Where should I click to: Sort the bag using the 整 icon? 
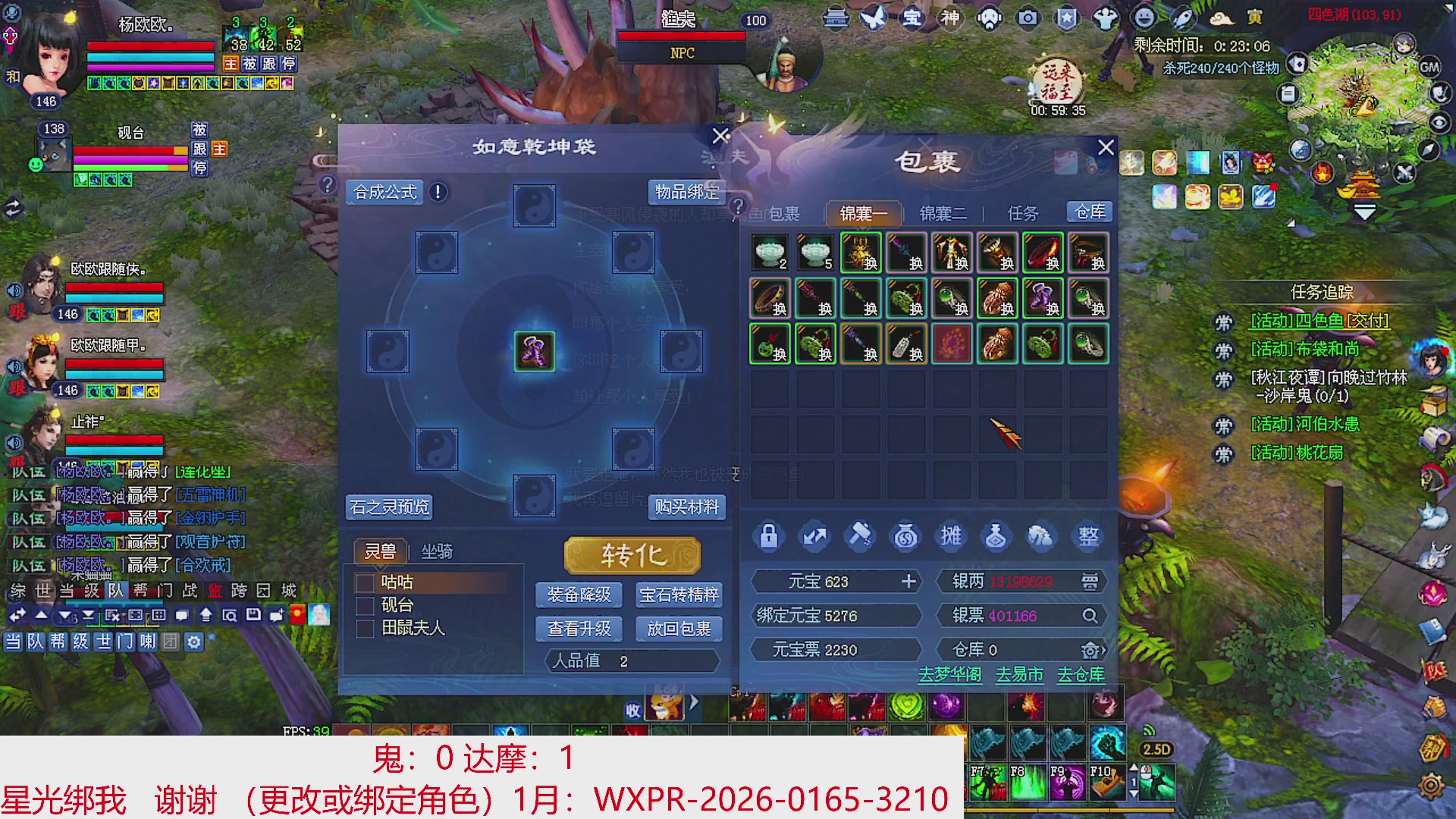click(x=1087, y=536)
